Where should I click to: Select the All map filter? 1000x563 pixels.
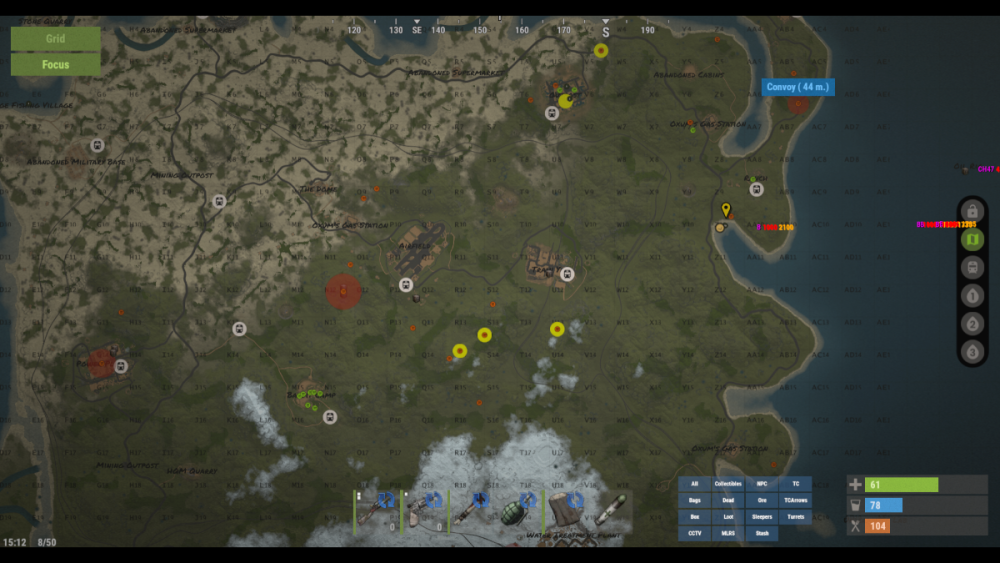pyautogui.click(x=694, y=484)
